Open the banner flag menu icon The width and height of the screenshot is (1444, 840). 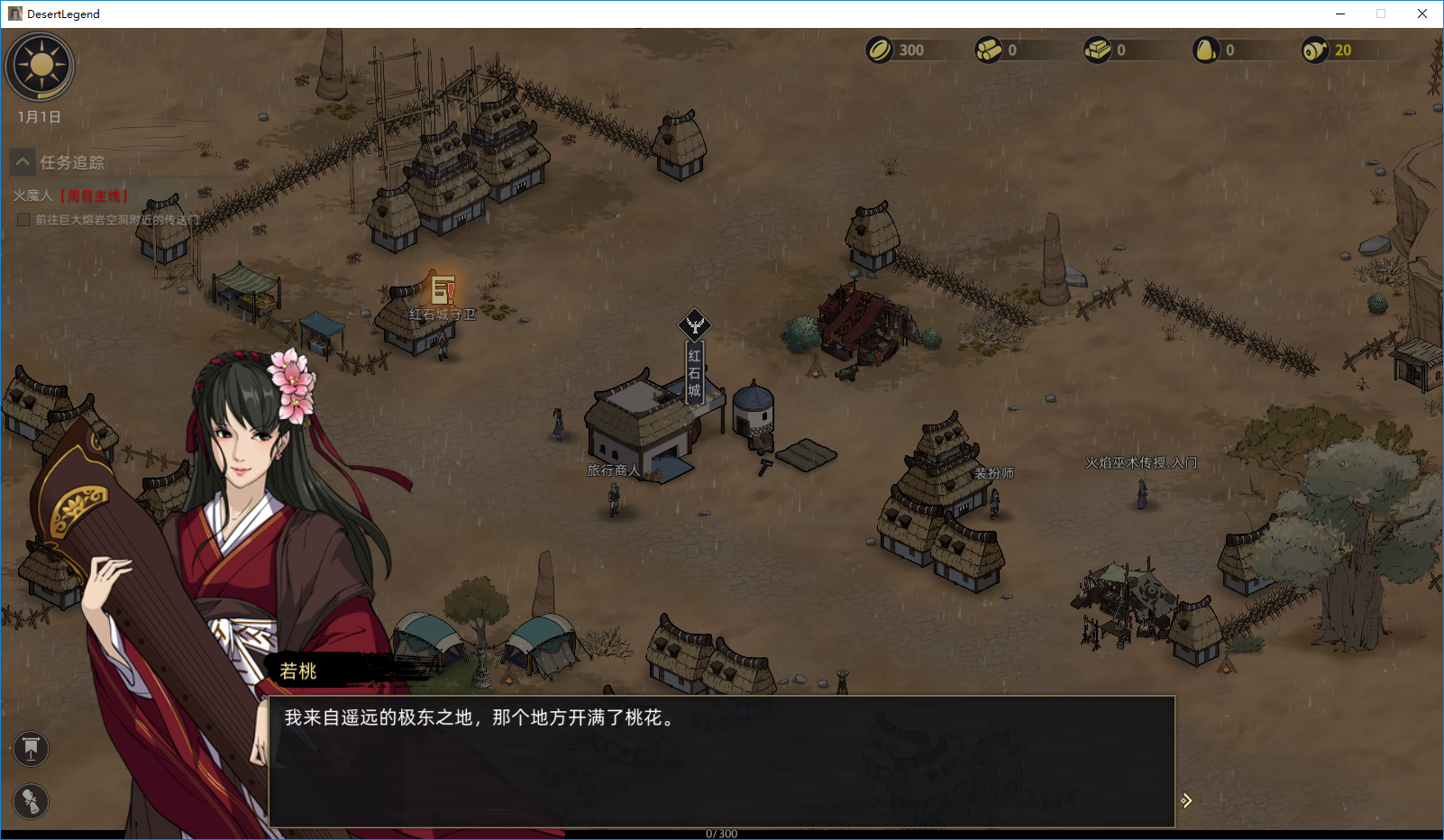tap(31, 748)
